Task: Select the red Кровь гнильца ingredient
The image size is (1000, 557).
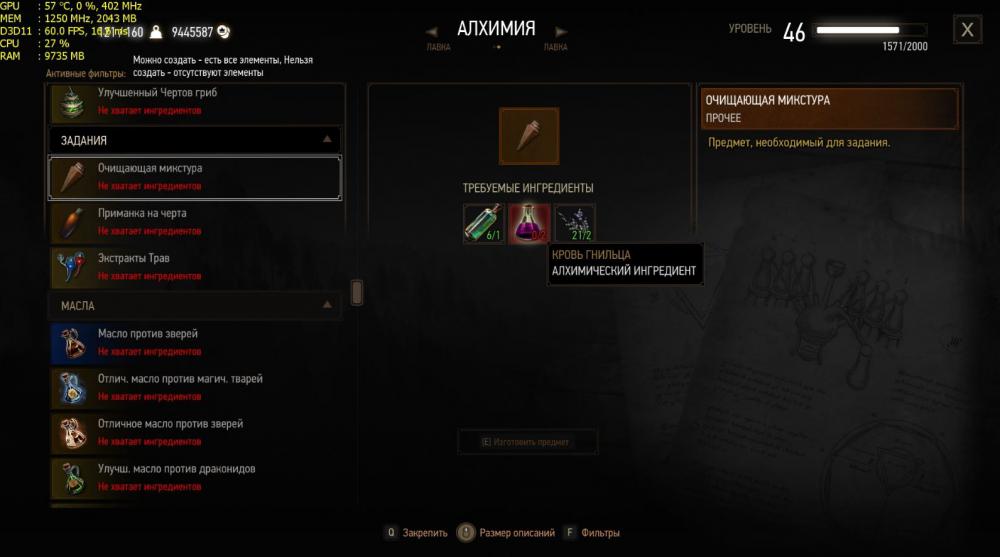Action: click(529, 223)
